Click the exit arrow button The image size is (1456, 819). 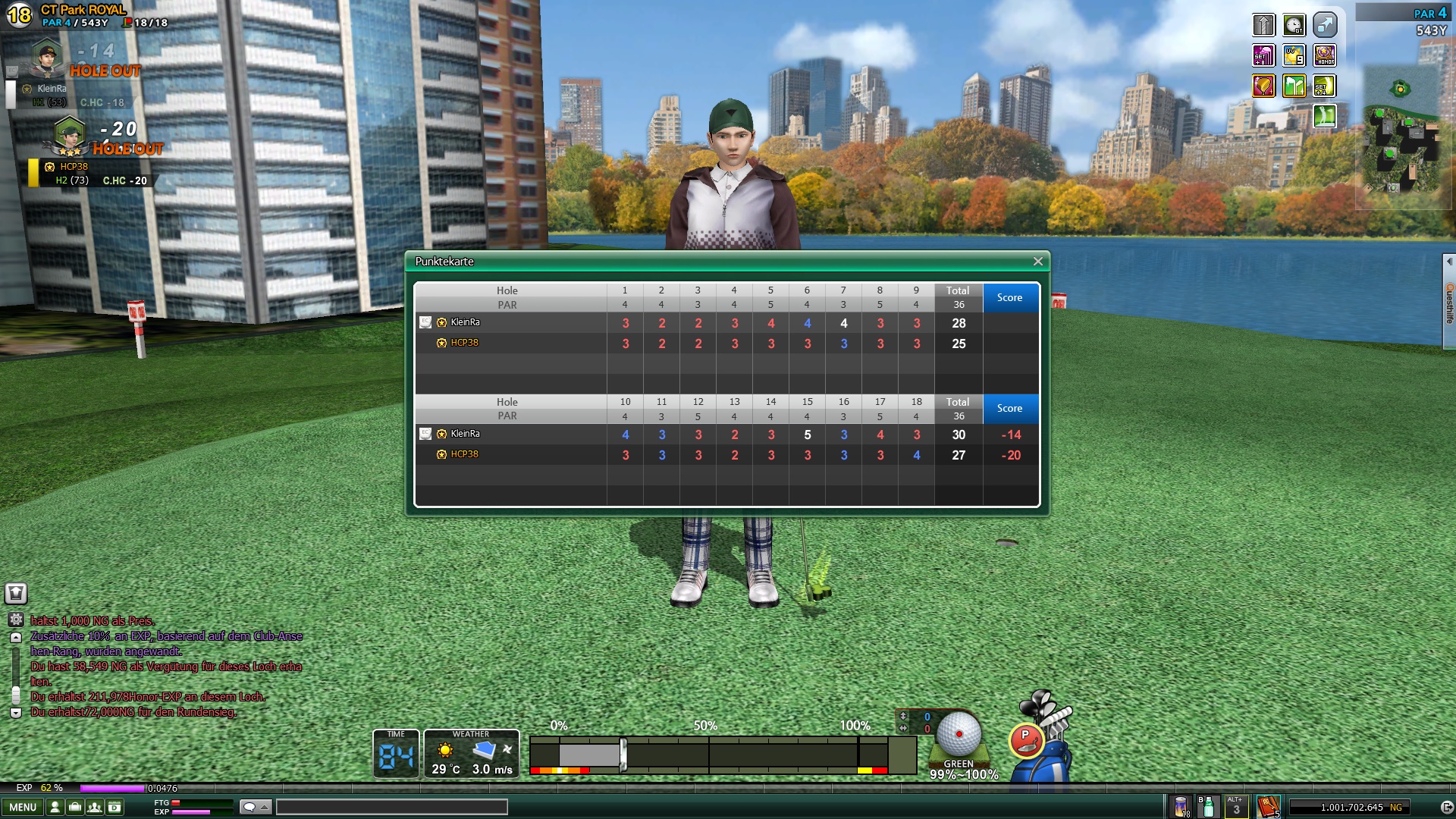(1446, 808)
